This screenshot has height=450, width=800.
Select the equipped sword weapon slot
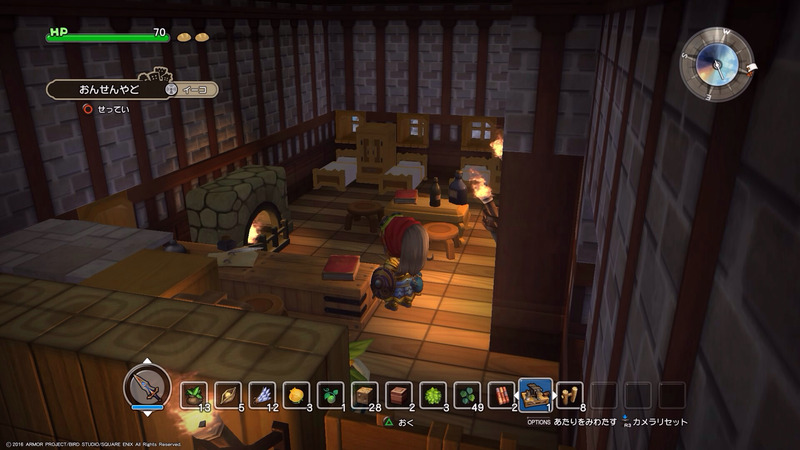click(147, 385)
